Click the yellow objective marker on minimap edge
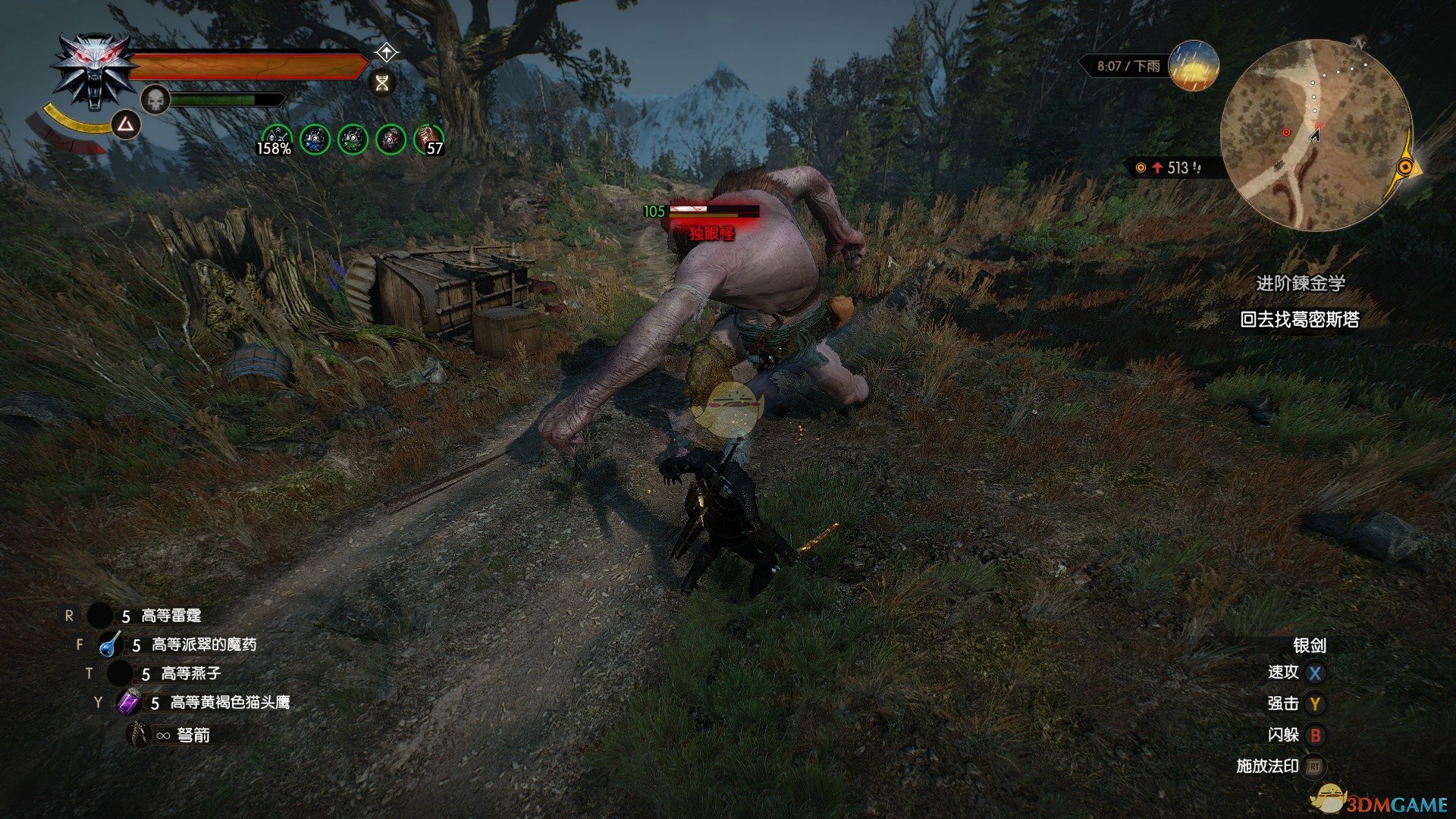Viewport: 1456px width, 819px height. pyautogui.click(x=1407, y=167)
